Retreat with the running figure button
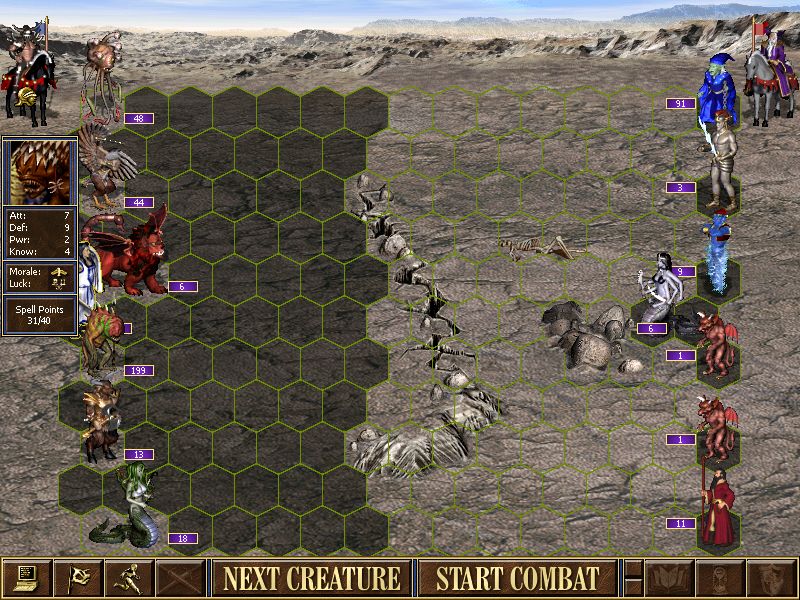Screen dimensions: 800x600 click(x=129, y=577)
